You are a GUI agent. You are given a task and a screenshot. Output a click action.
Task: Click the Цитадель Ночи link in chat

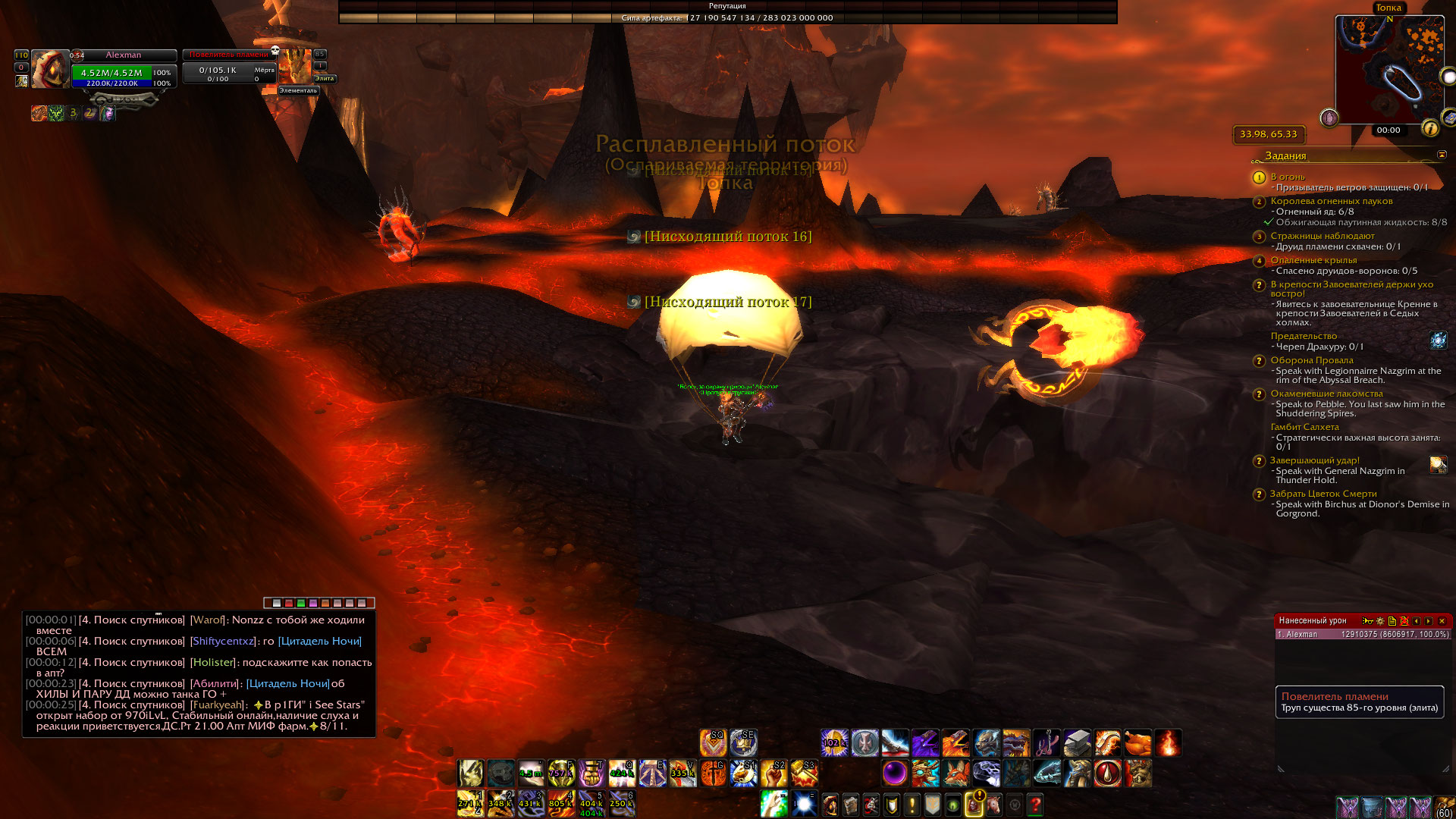click(319, 641)
